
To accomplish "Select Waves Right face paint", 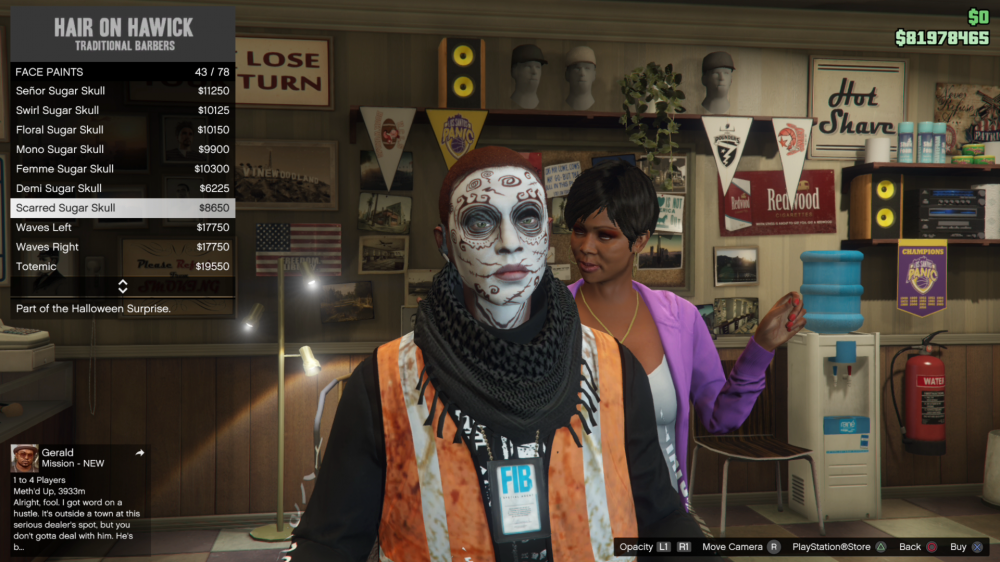I will (x=122, y=247).
